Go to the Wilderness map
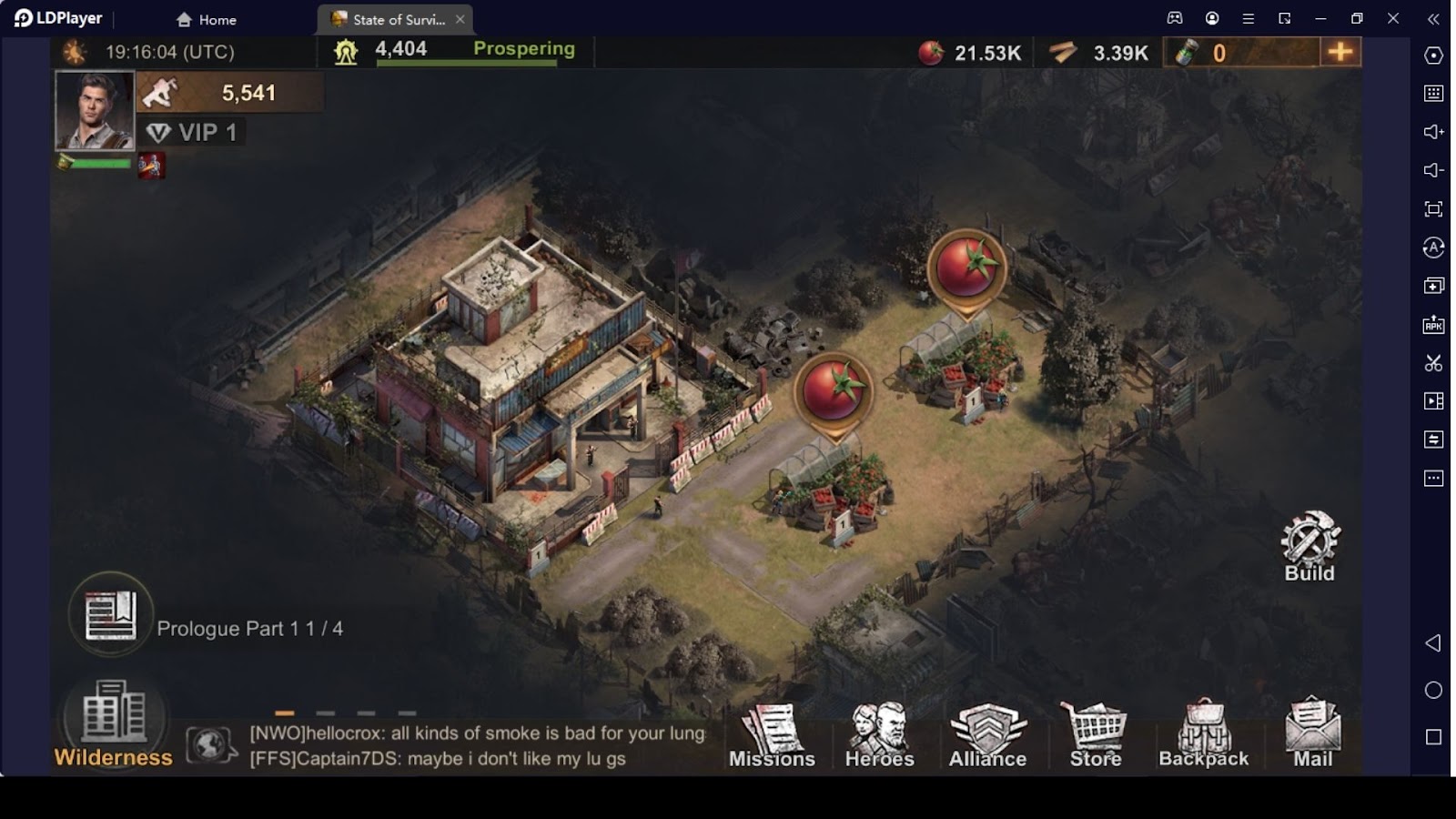The image size is (1456, 819). [113, 724]
